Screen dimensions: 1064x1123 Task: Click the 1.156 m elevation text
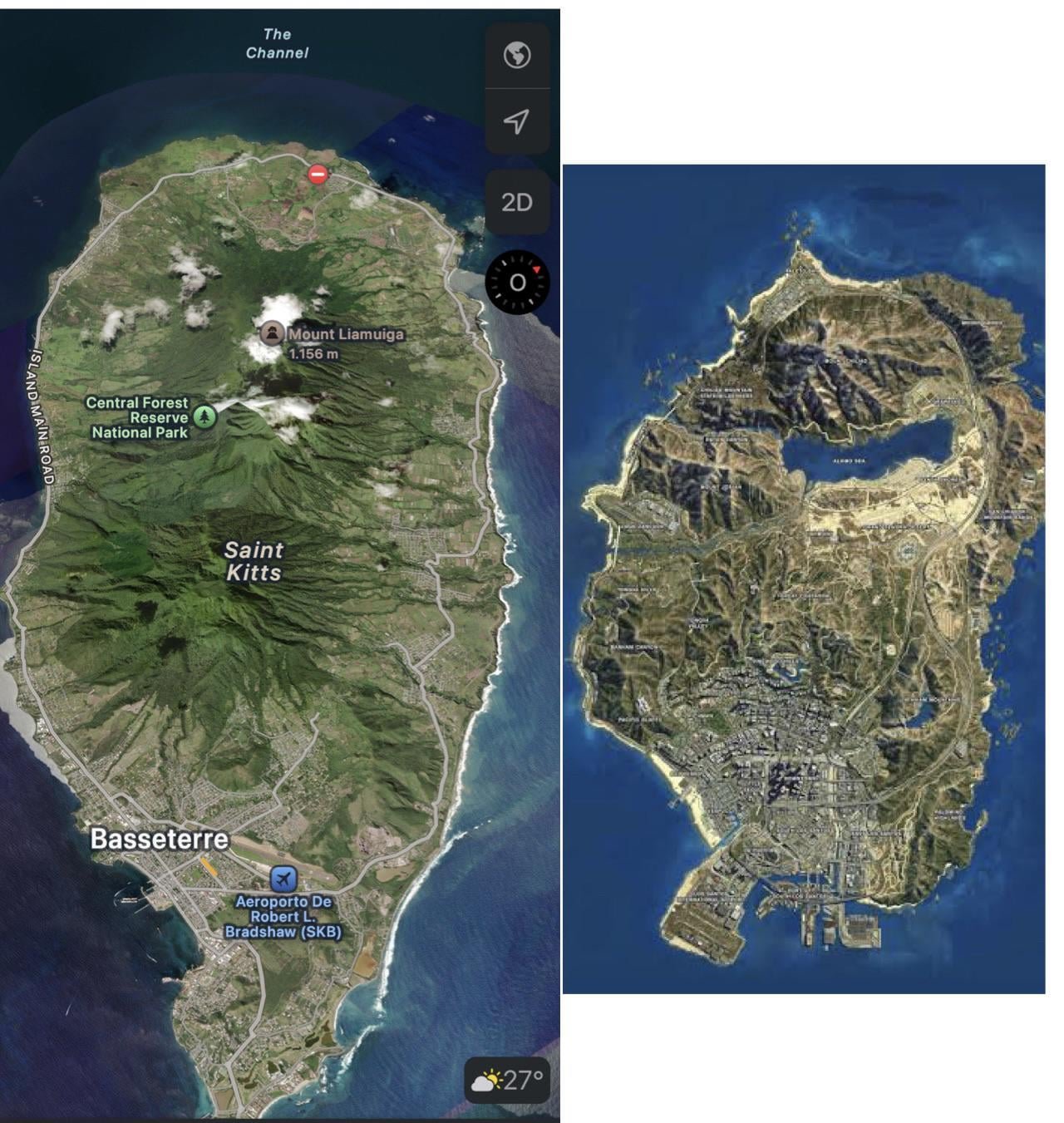pyautogui.click(x=314, y=352)
